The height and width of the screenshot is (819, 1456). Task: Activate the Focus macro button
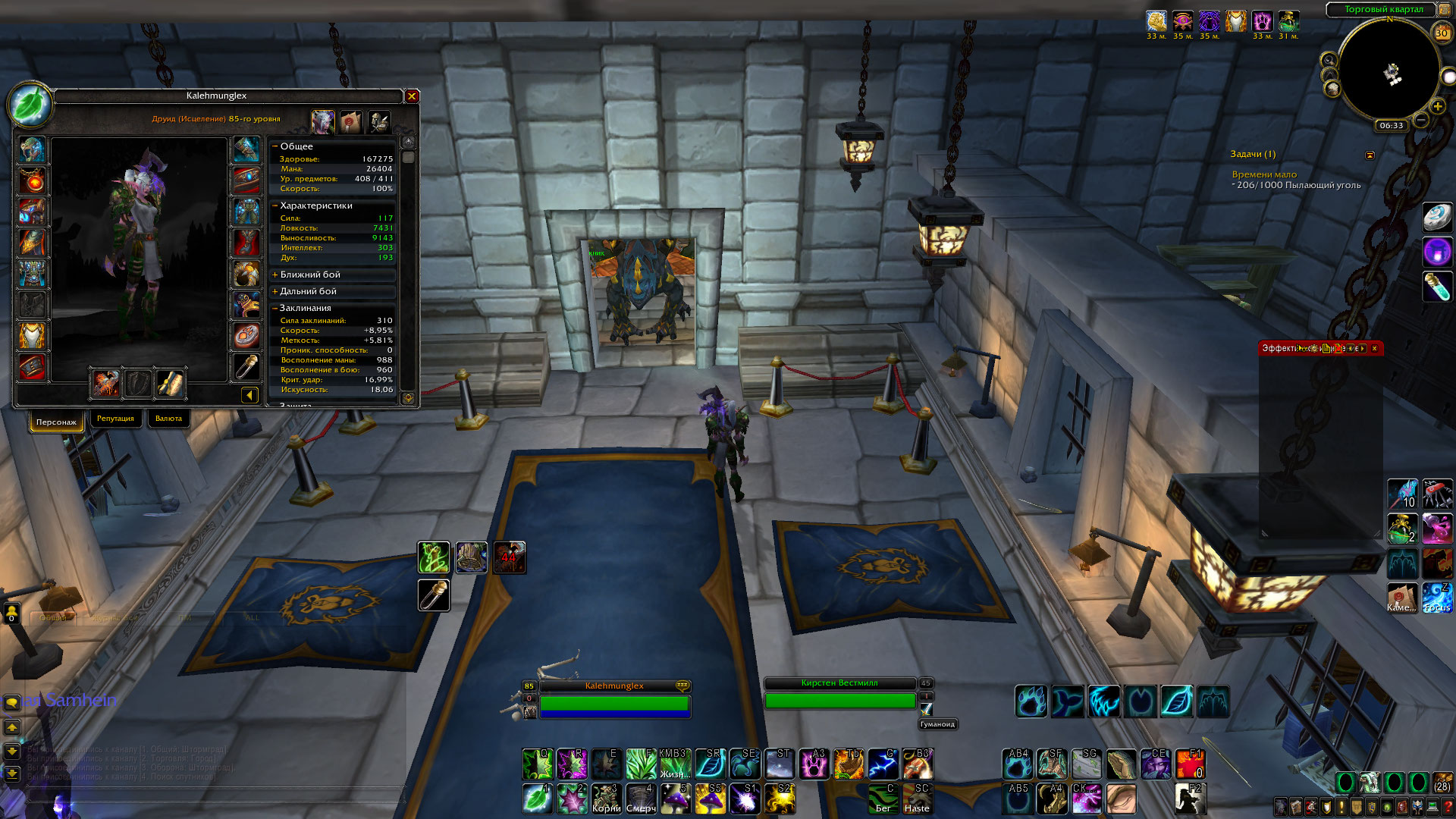tap(1436, 598)
